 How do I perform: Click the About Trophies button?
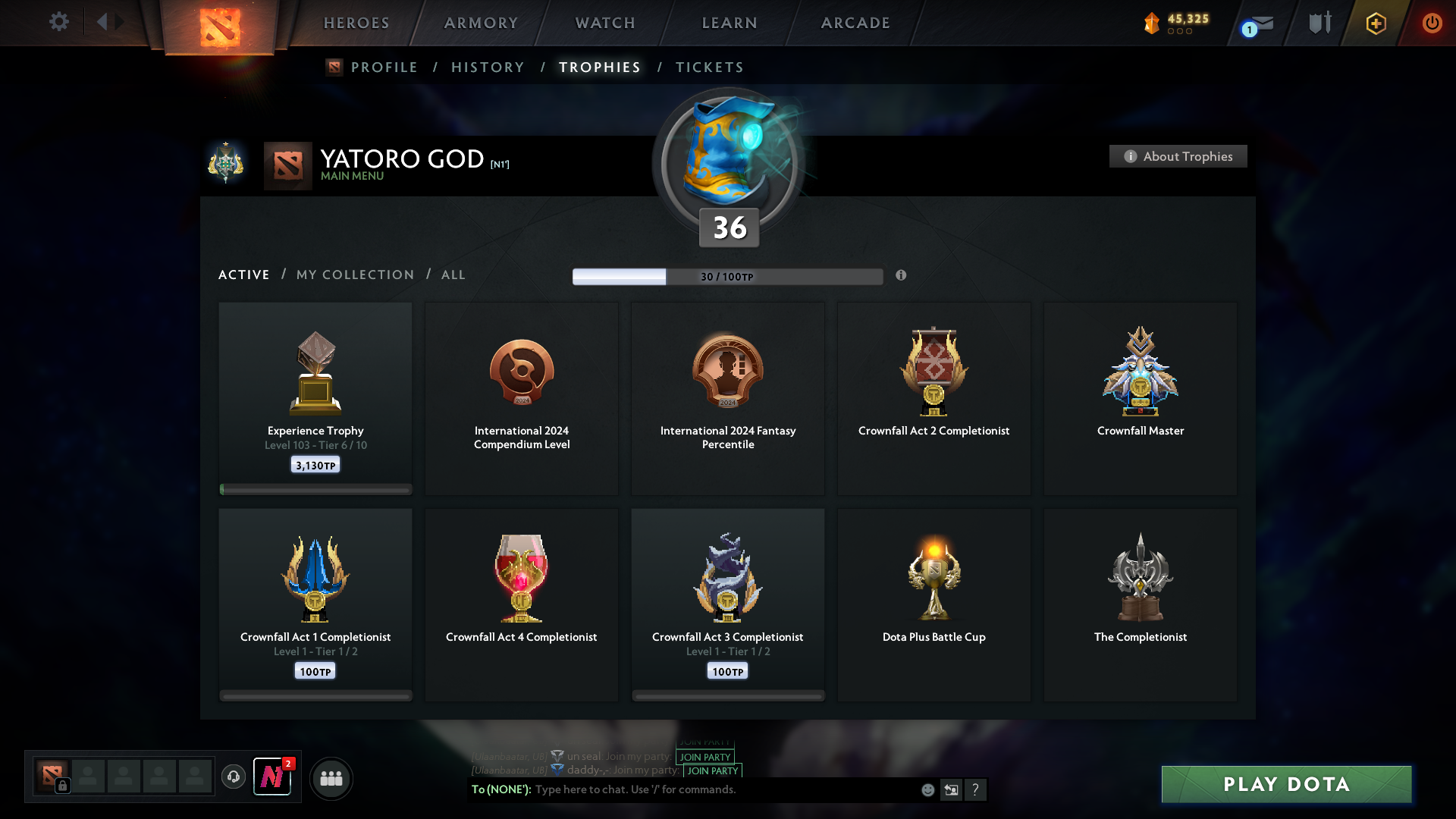(1178, 156)
